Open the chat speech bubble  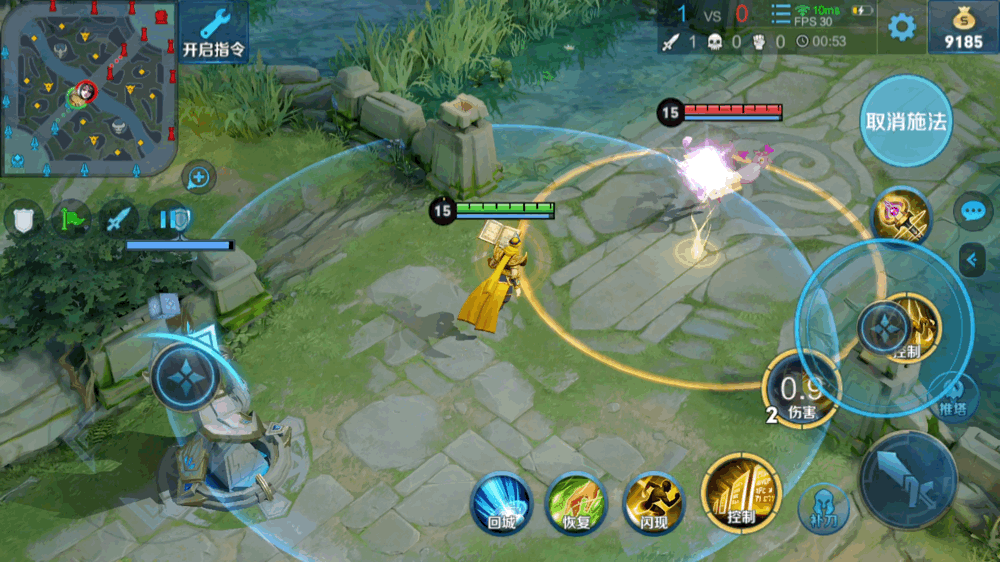pyautogui.click(x=973, y=211)
